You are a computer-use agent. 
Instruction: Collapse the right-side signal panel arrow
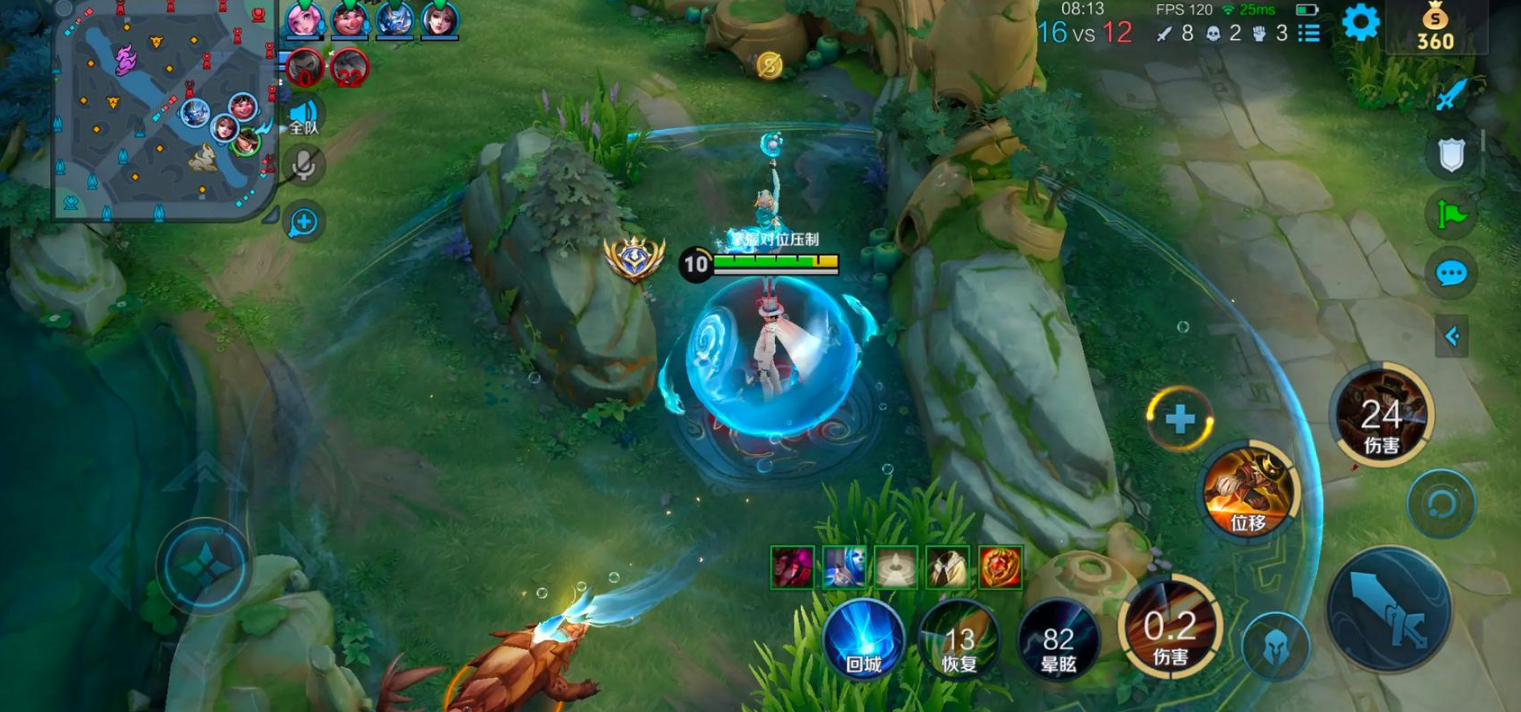point(1452,338)
